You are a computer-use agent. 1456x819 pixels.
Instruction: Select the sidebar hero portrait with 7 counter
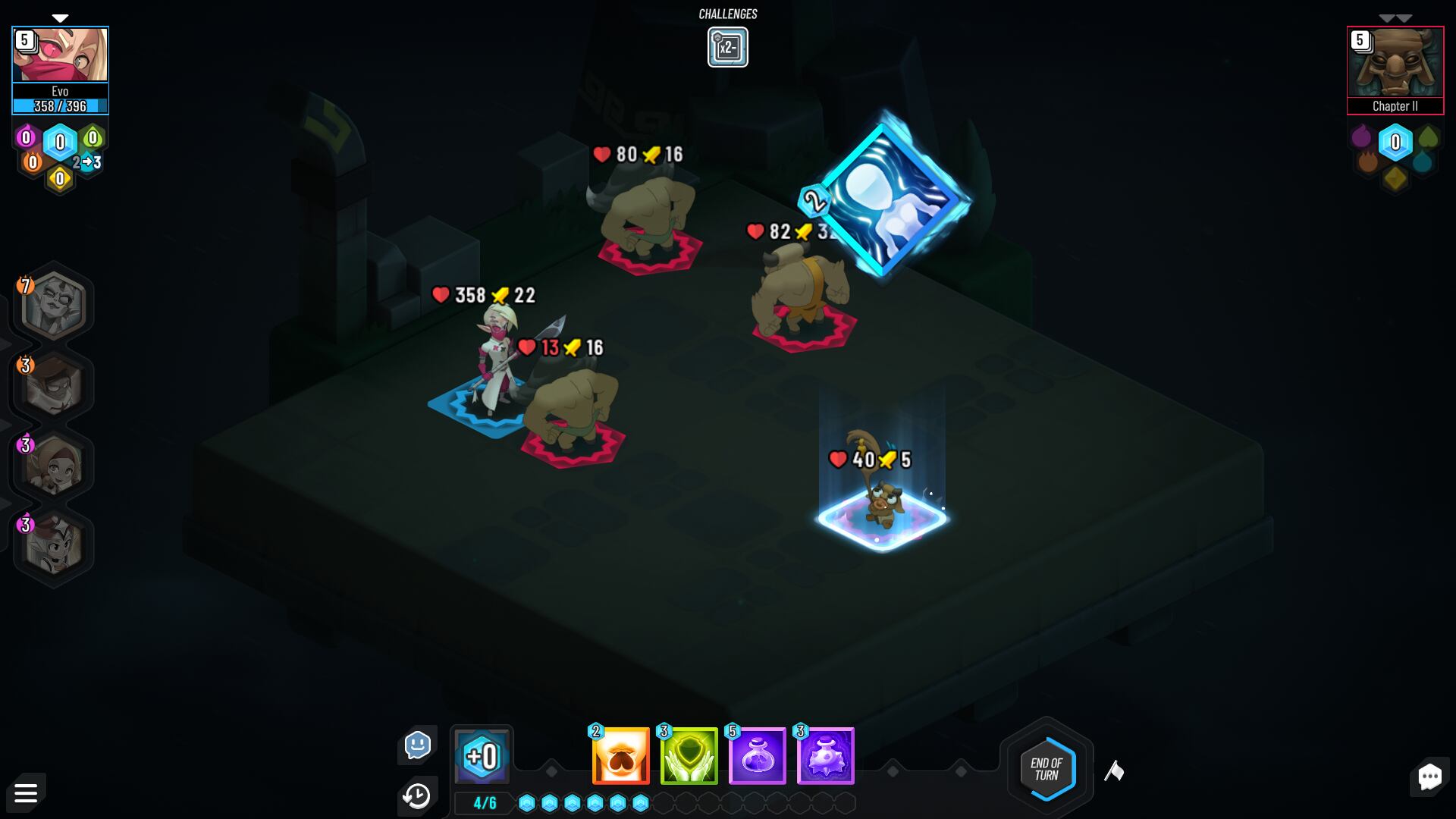click(x=53, y=303)
